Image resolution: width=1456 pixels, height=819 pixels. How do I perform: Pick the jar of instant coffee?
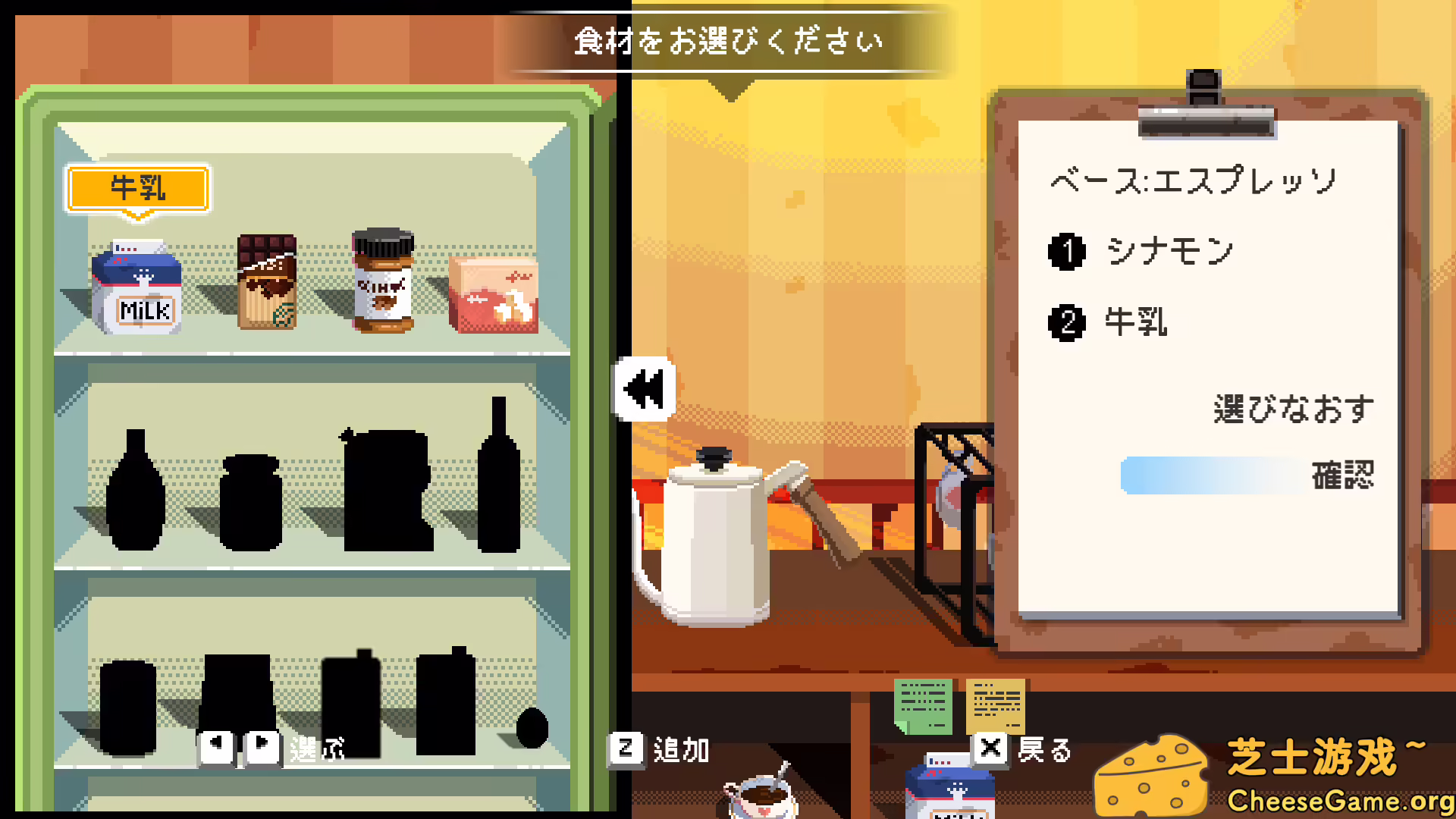pos(383,281)
